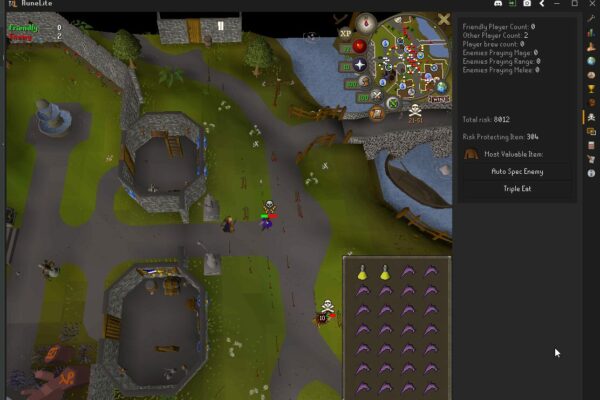Open the gold trophy sidebar panel
This screenshot has height=400, width=600.
(x=591, y=89)
